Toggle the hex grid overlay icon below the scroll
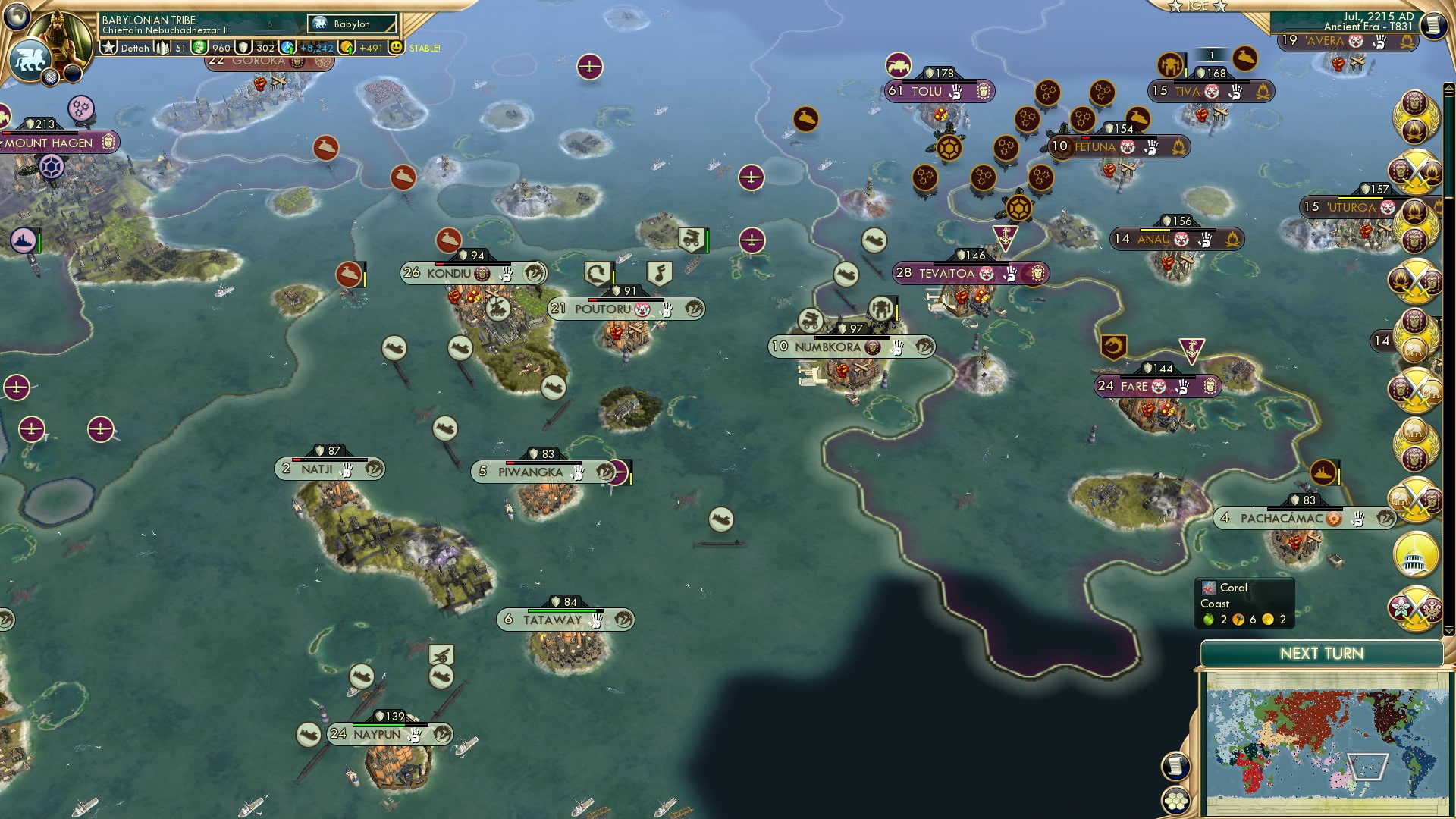 pos(1176,800)
